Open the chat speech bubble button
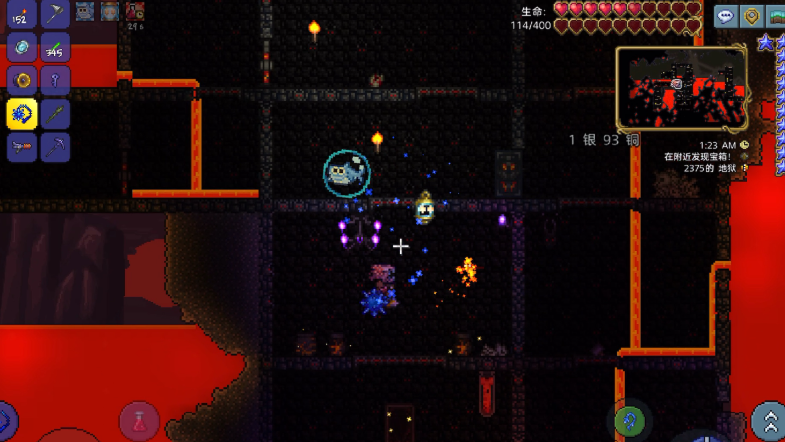This screenshot has width=785, height=442. (725, 15)
